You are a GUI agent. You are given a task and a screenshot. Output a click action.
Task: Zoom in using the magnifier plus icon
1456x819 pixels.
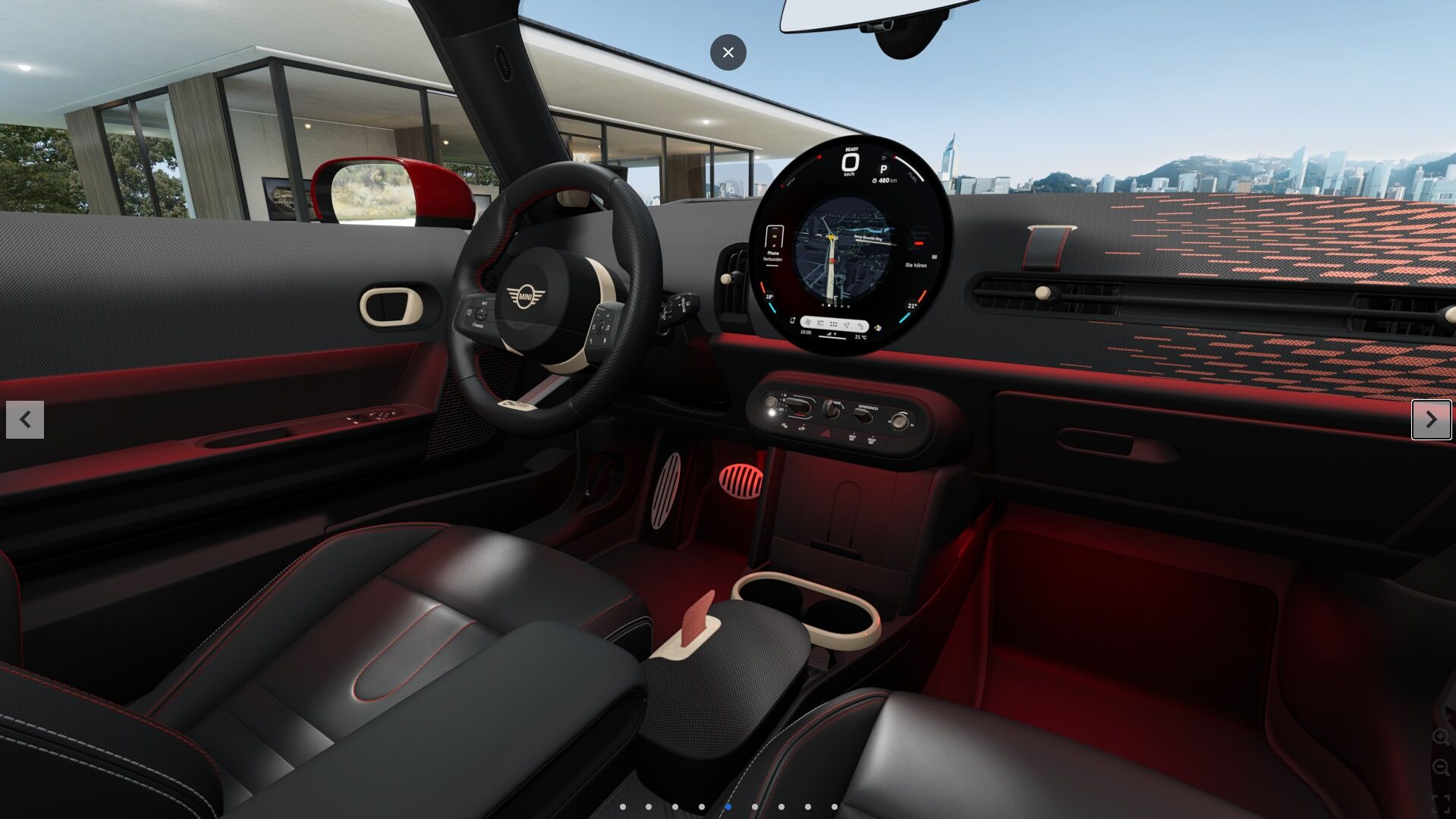(x=1440, y=737)
